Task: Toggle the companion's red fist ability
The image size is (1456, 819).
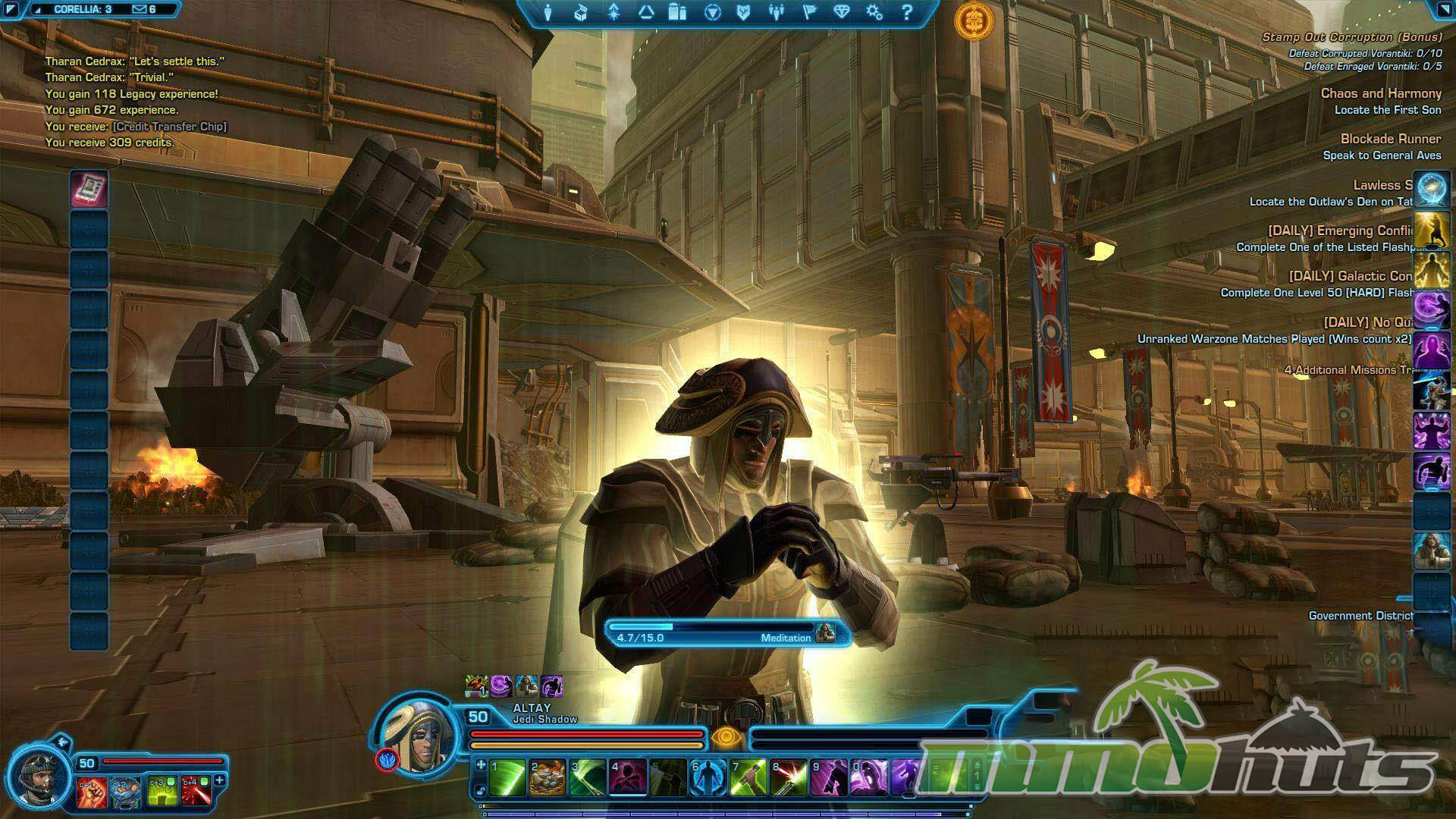Action: tap(90, 792)
